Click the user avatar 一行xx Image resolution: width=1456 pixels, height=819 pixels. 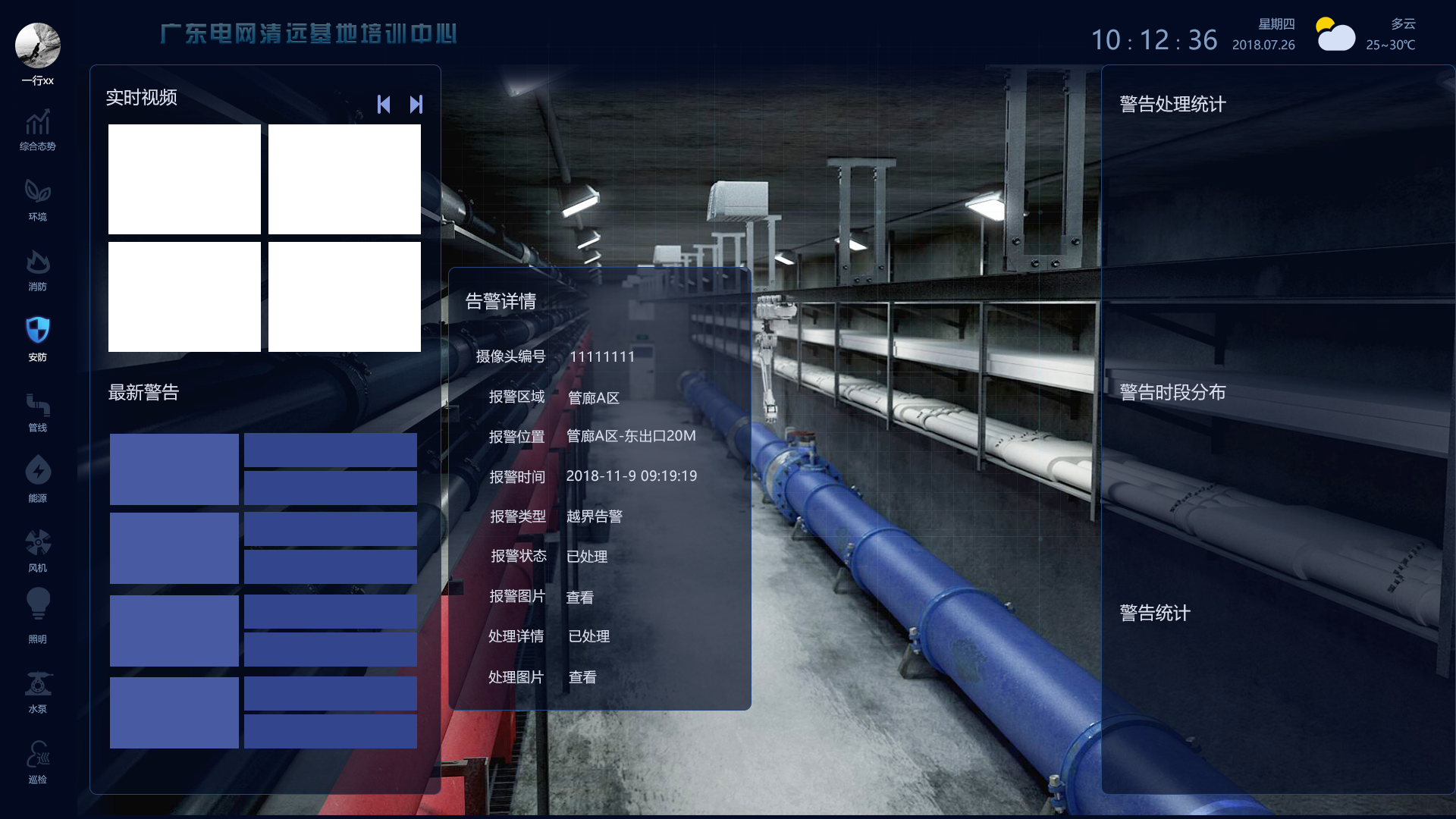[37, 45]
